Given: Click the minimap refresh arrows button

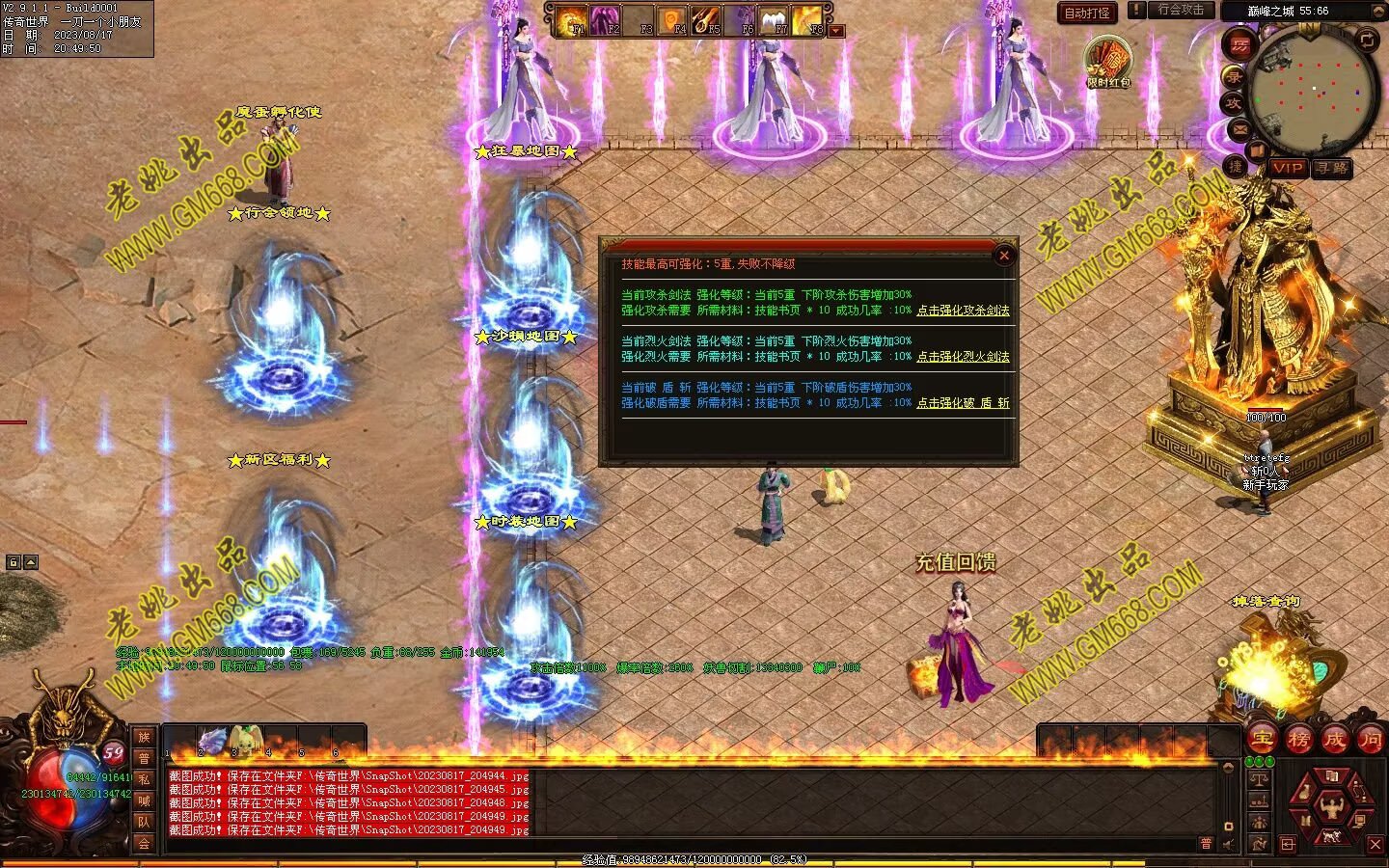Looking at the screenshot, I should point(1367,40).
